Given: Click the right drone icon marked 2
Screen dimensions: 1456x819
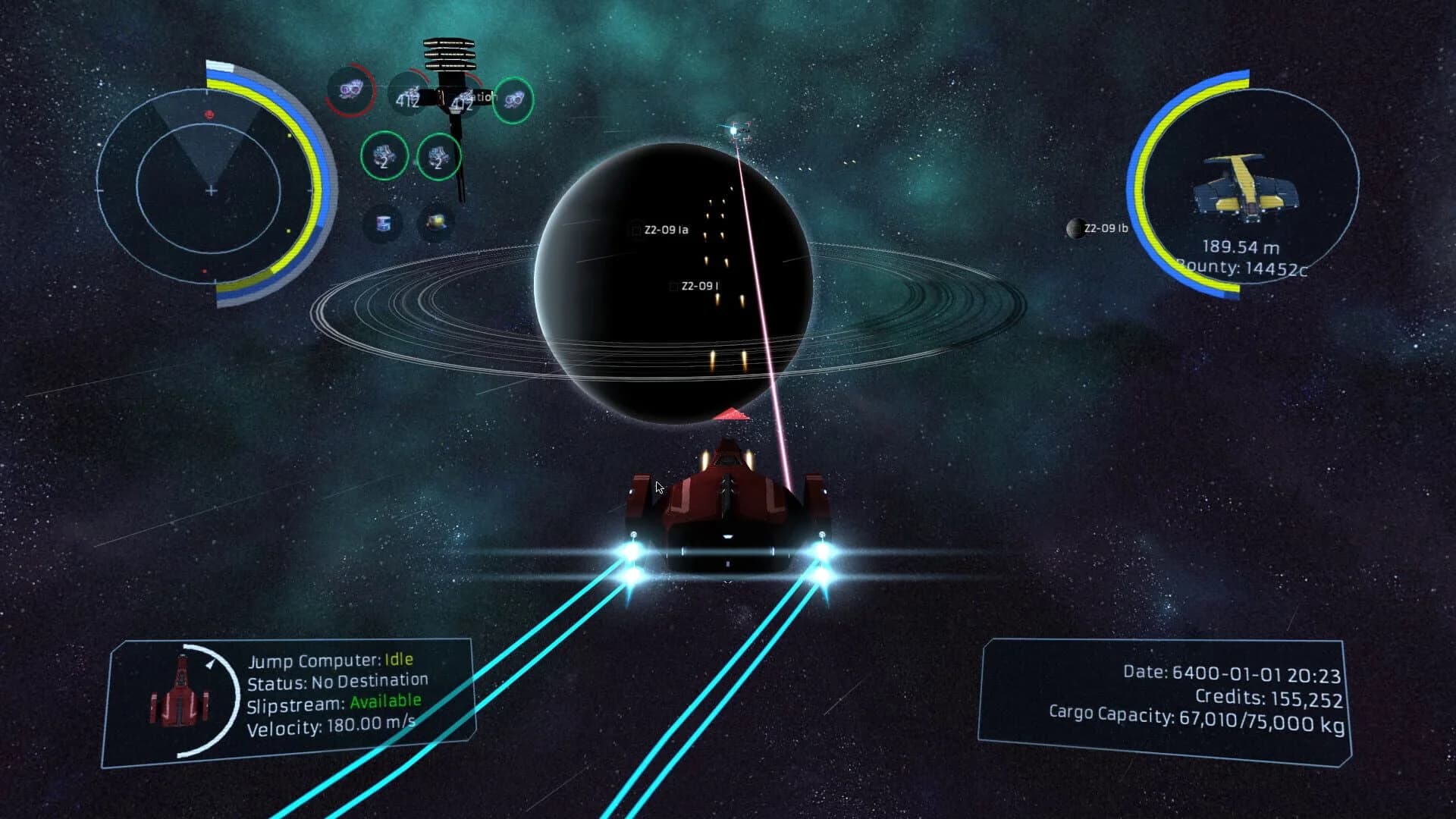Looking at the screenshot, I should [438, 158].
